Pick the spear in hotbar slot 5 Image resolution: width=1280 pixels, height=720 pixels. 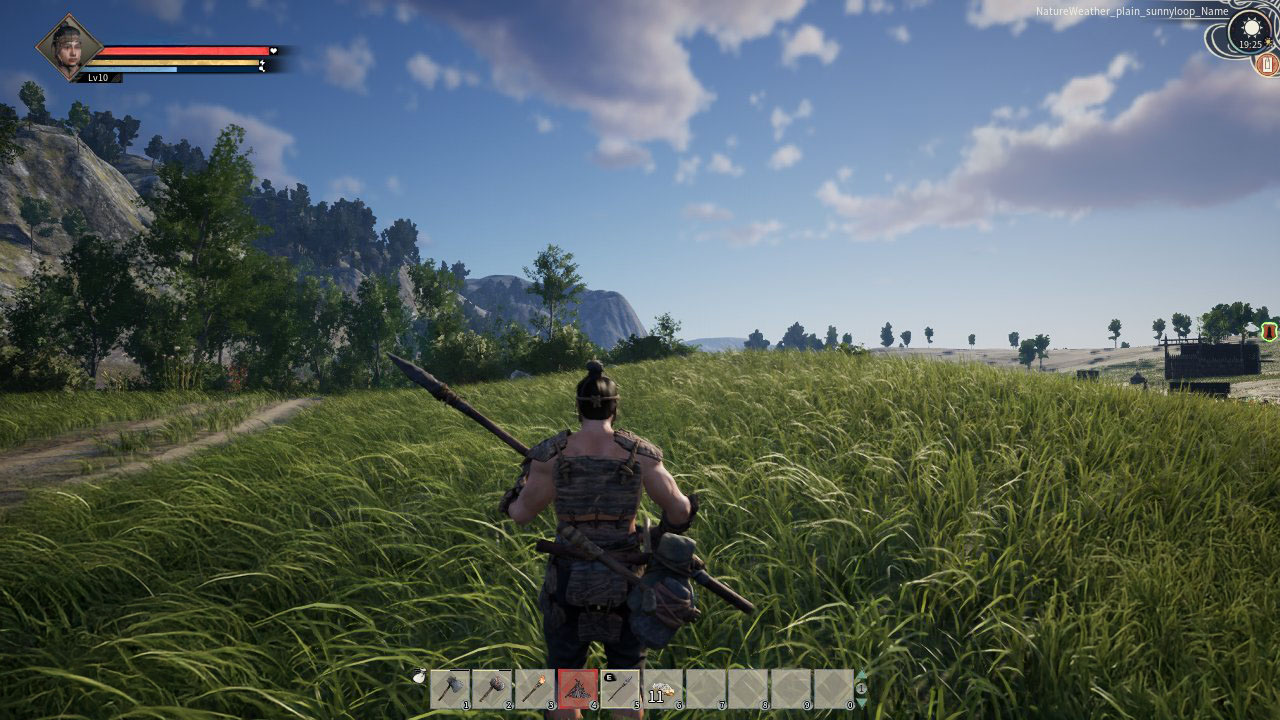click(x=620, y=689)
